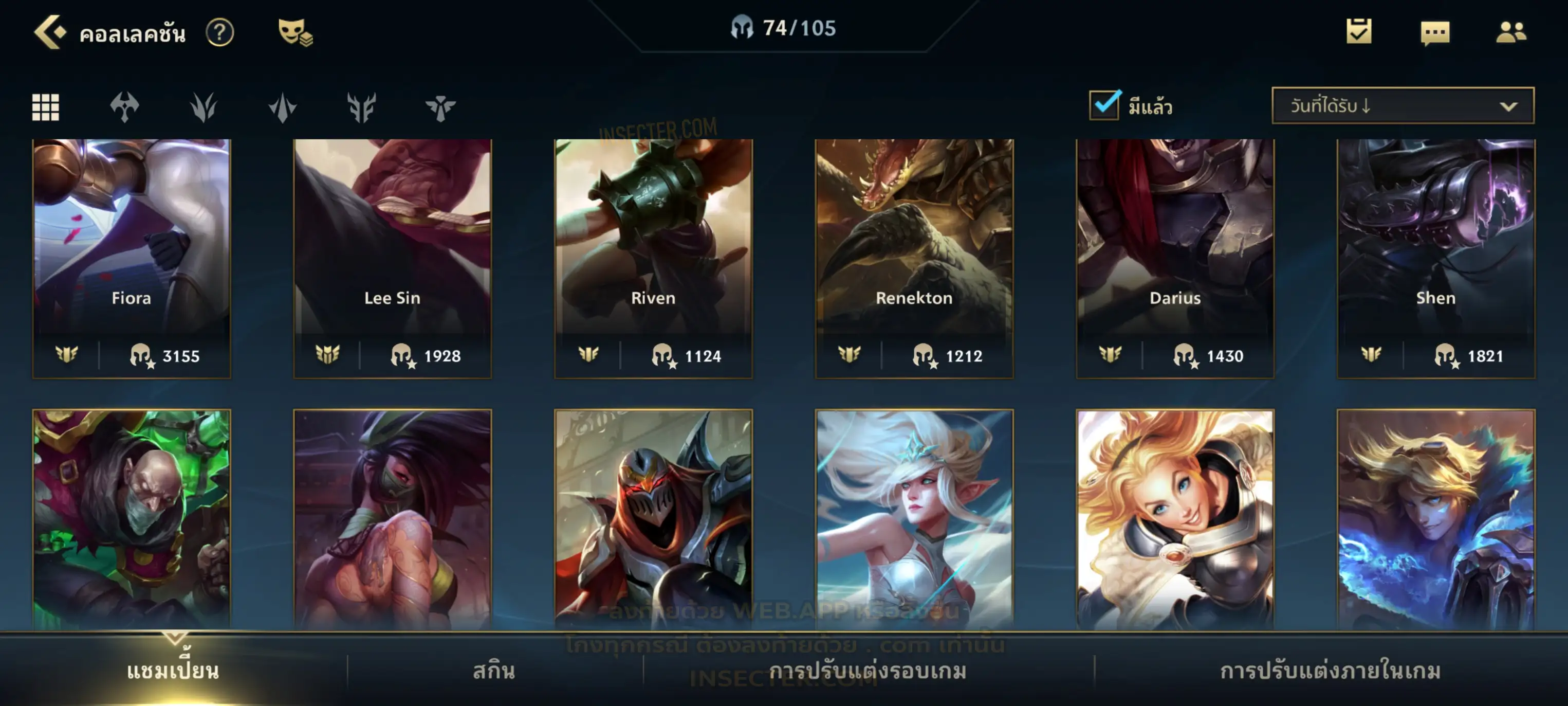Select the green-masked ninja champion card
Image resolution: width=1568 pixels, height=706 pixels.
point(392,518)
